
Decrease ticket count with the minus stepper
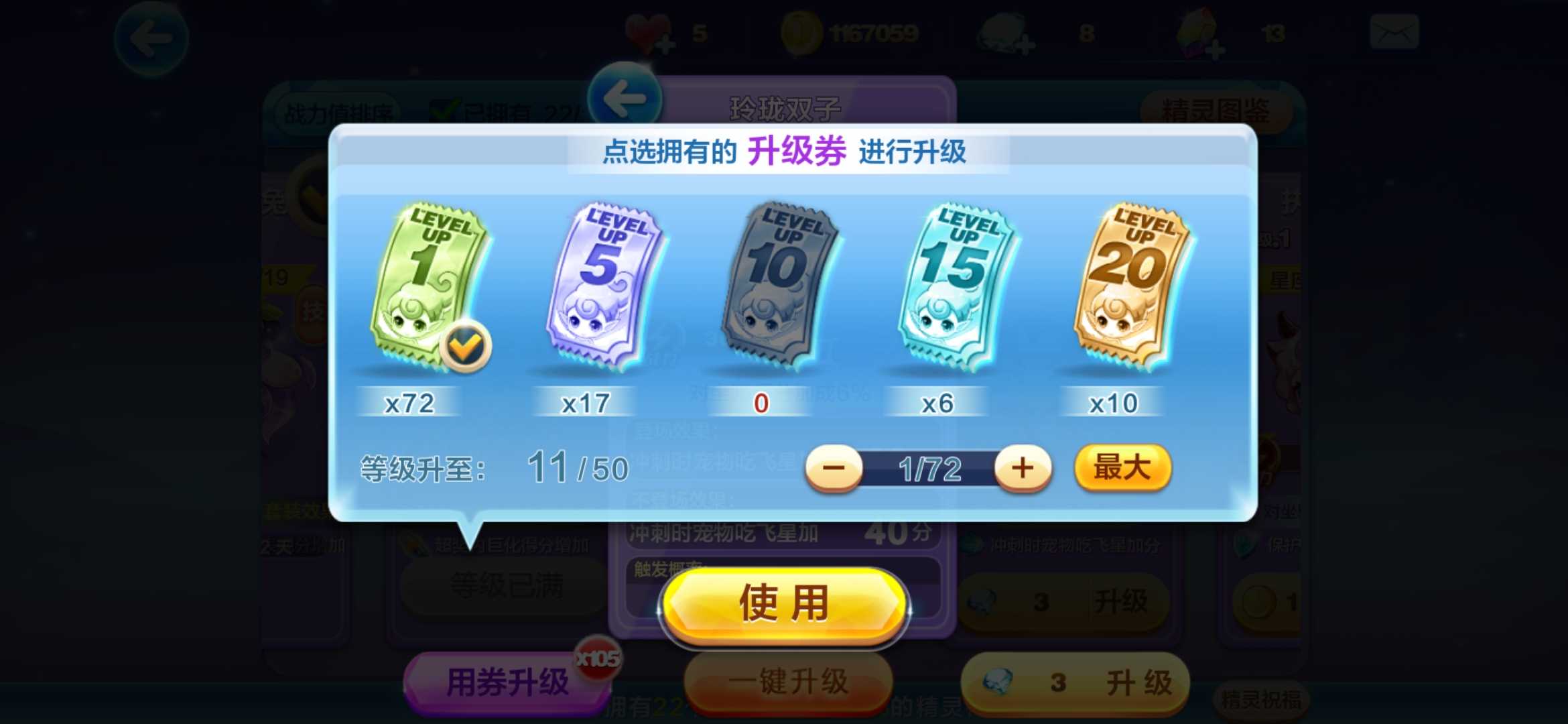point(833,469)
